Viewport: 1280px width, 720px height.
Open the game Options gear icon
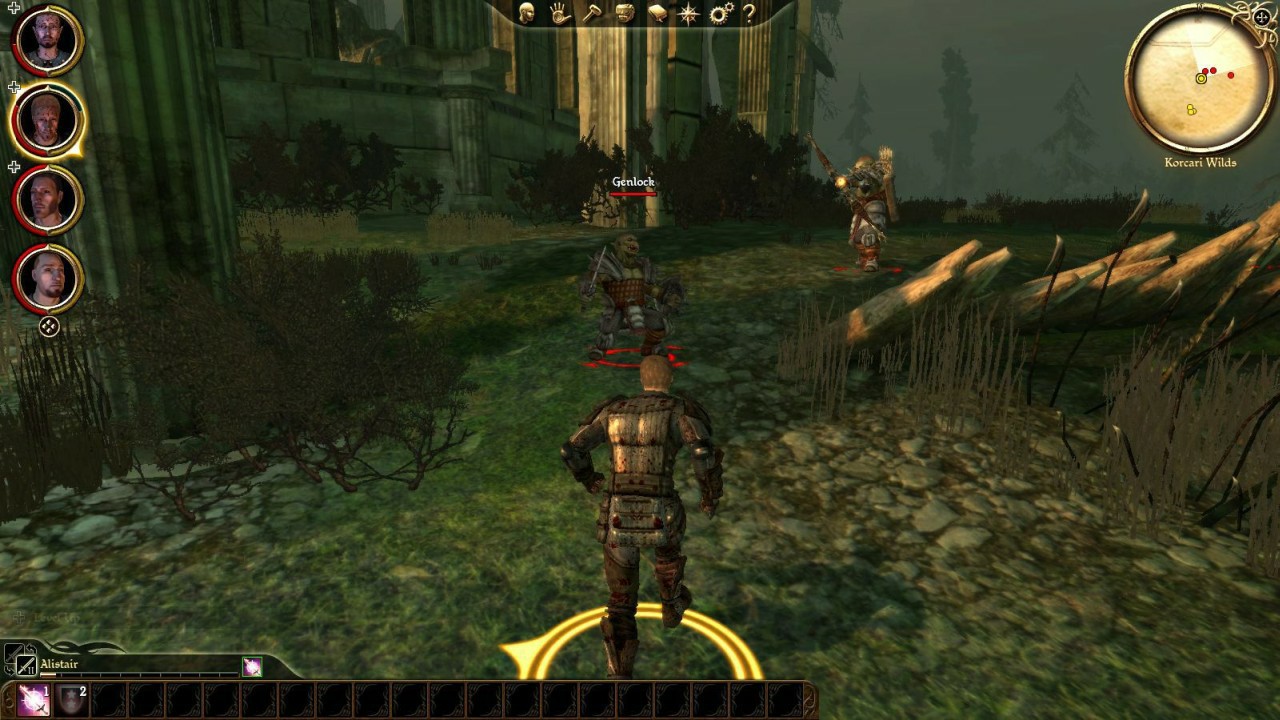tap(722, 13)
